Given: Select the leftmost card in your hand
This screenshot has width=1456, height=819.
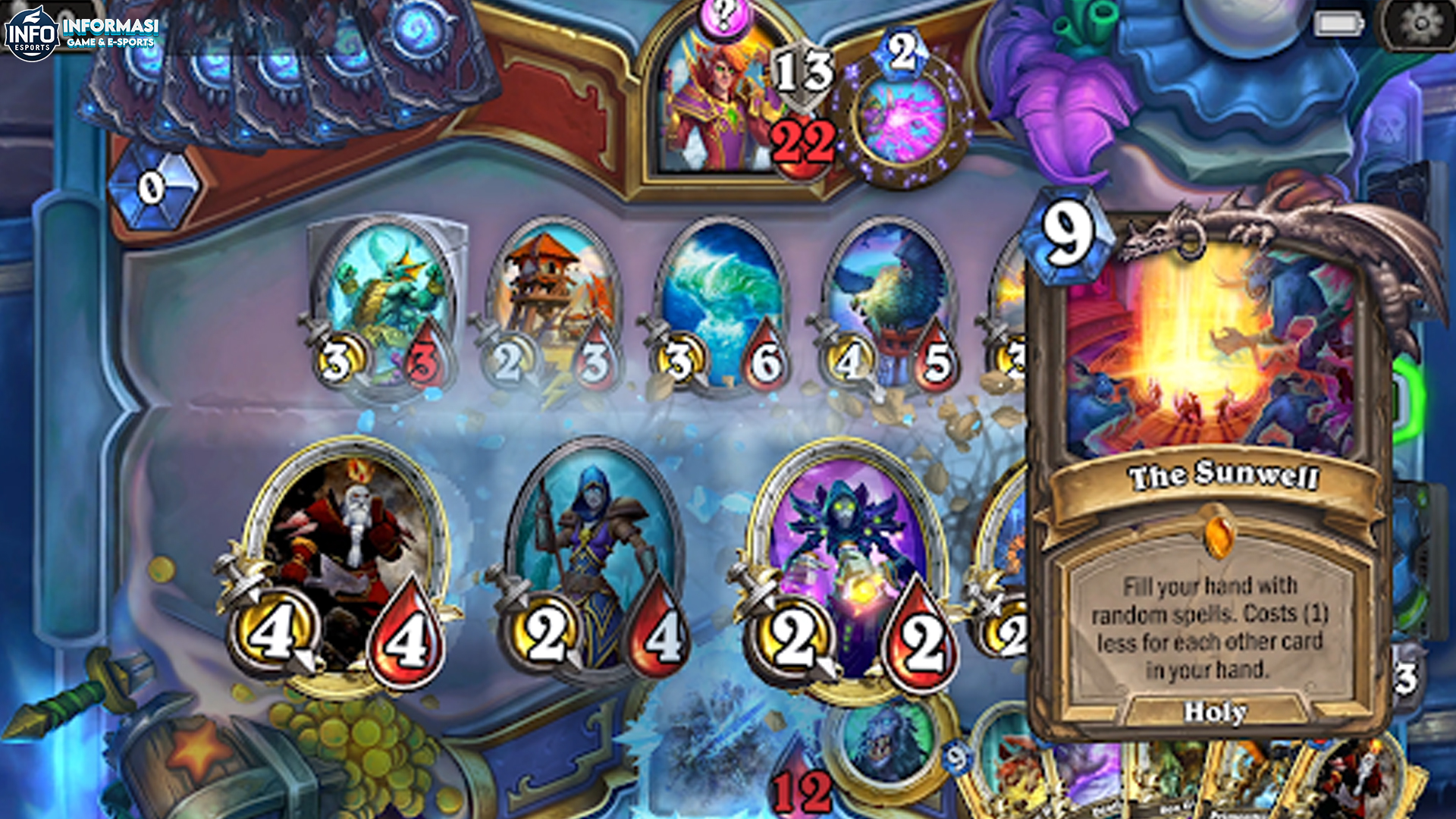Looking at the screenshot, I should tap(1009, 781).
